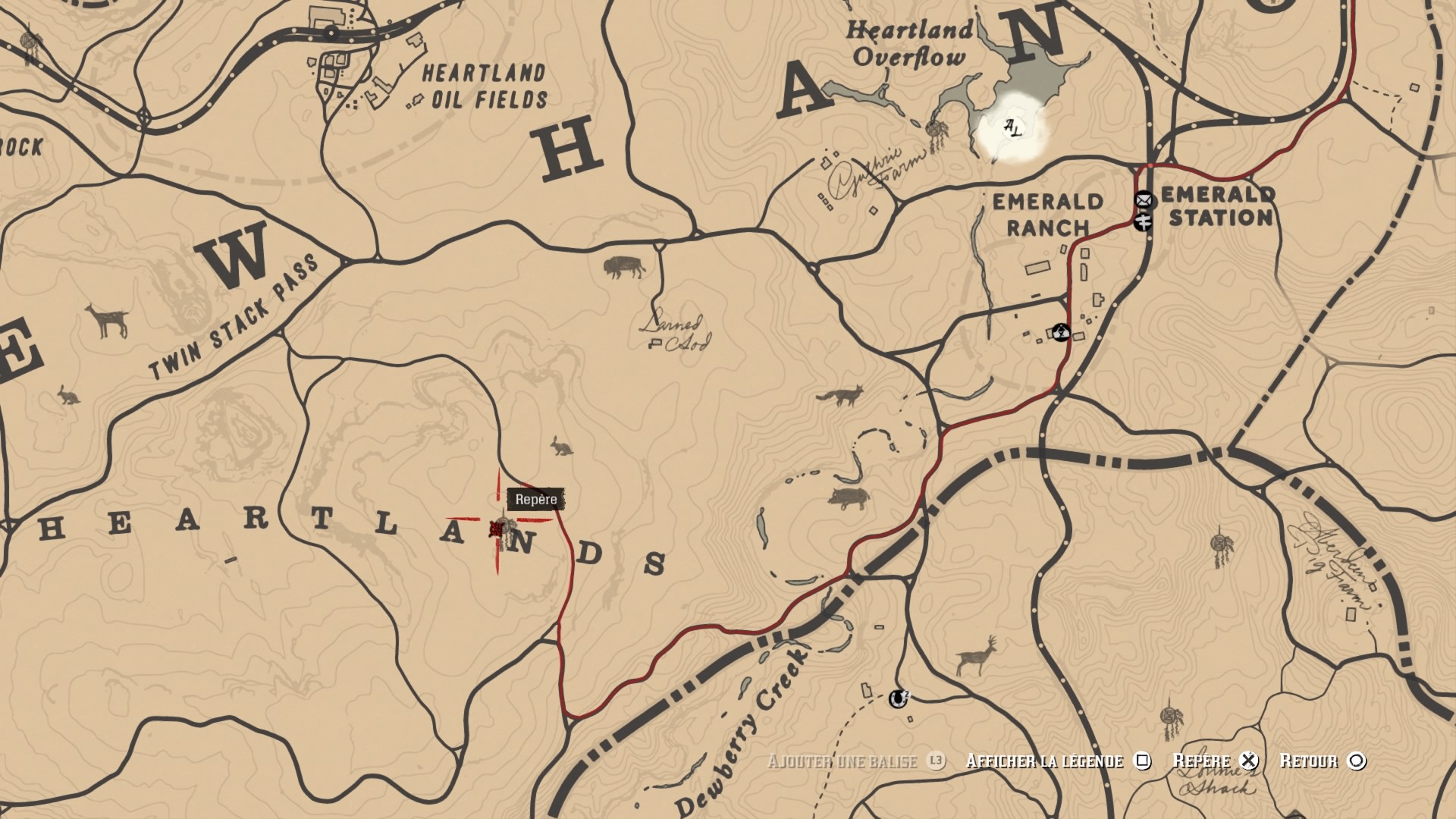Click the red crosshair Repère waypoint
The width and height of the screenshot is (1456, 819).
498,528
